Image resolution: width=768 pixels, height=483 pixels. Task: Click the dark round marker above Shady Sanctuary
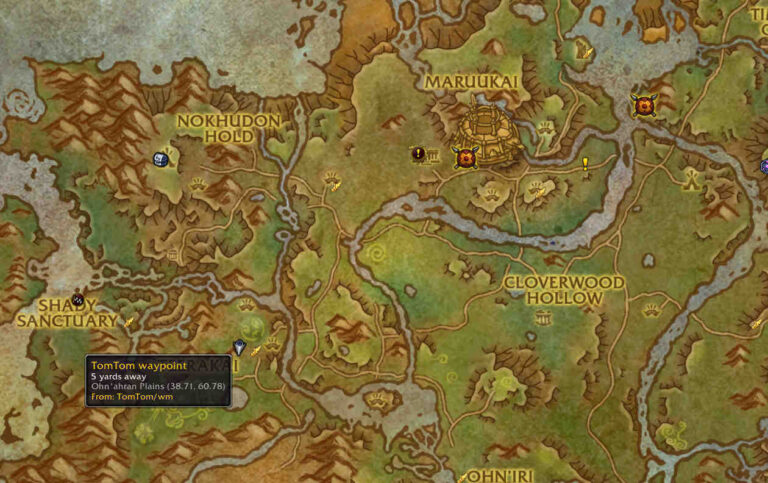[78, 286]
